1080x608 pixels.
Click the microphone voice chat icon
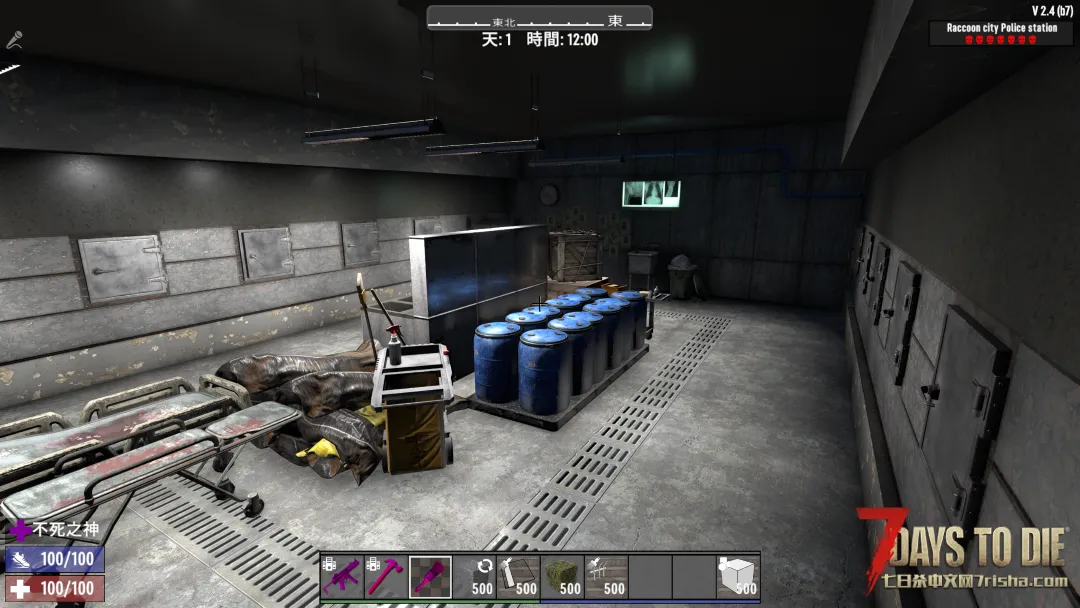[x=14, y=41]
